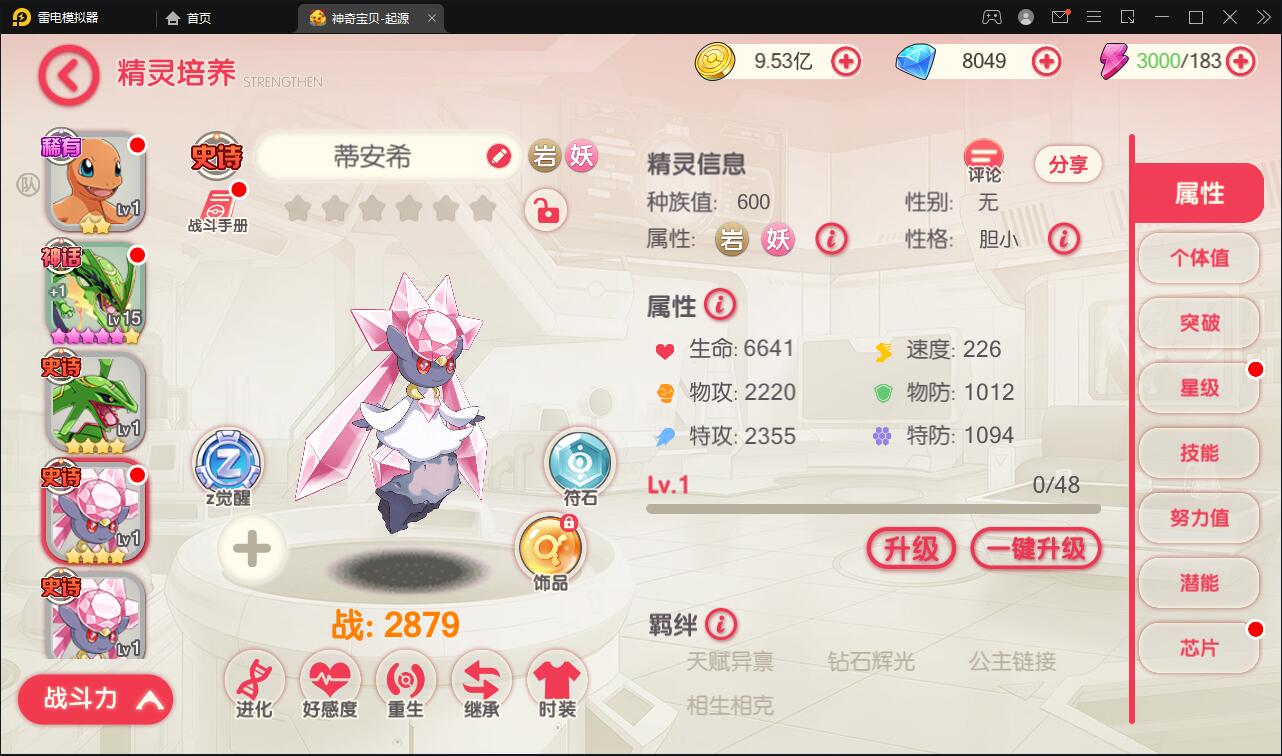Open the locked 饰品 accessory slot
Image resolution: width=1282 pixels, height=756 pixels.
[550, 550]
